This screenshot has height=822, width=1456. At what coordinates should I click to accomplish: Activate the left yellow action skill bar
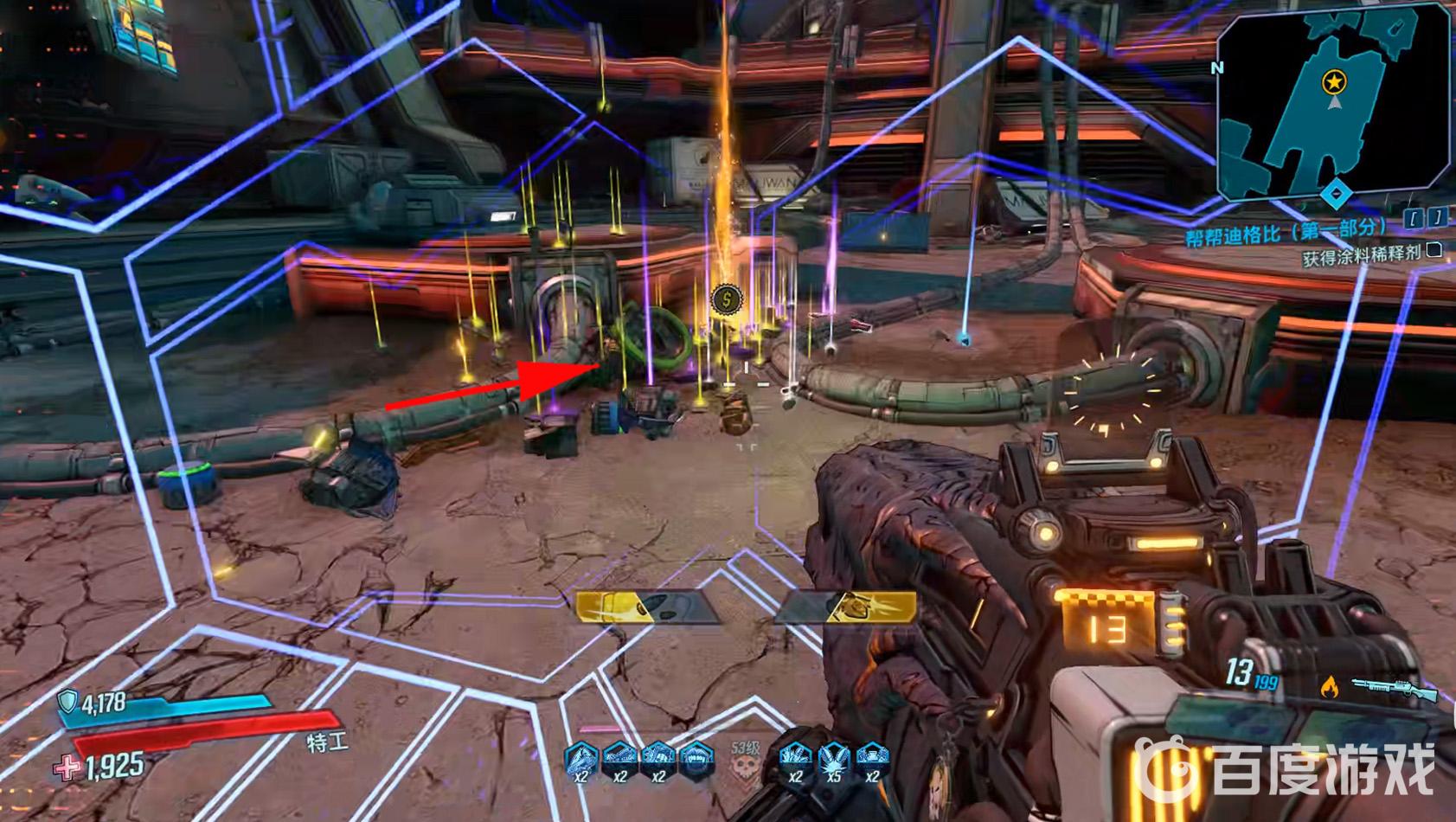coord(647,607)
